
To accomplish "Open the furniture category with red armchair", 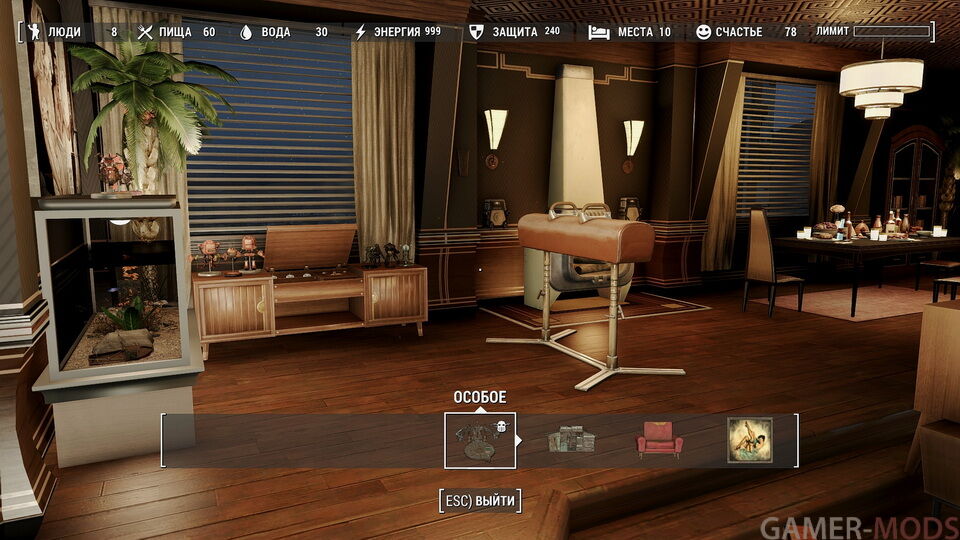I will [x=660, y=440].
